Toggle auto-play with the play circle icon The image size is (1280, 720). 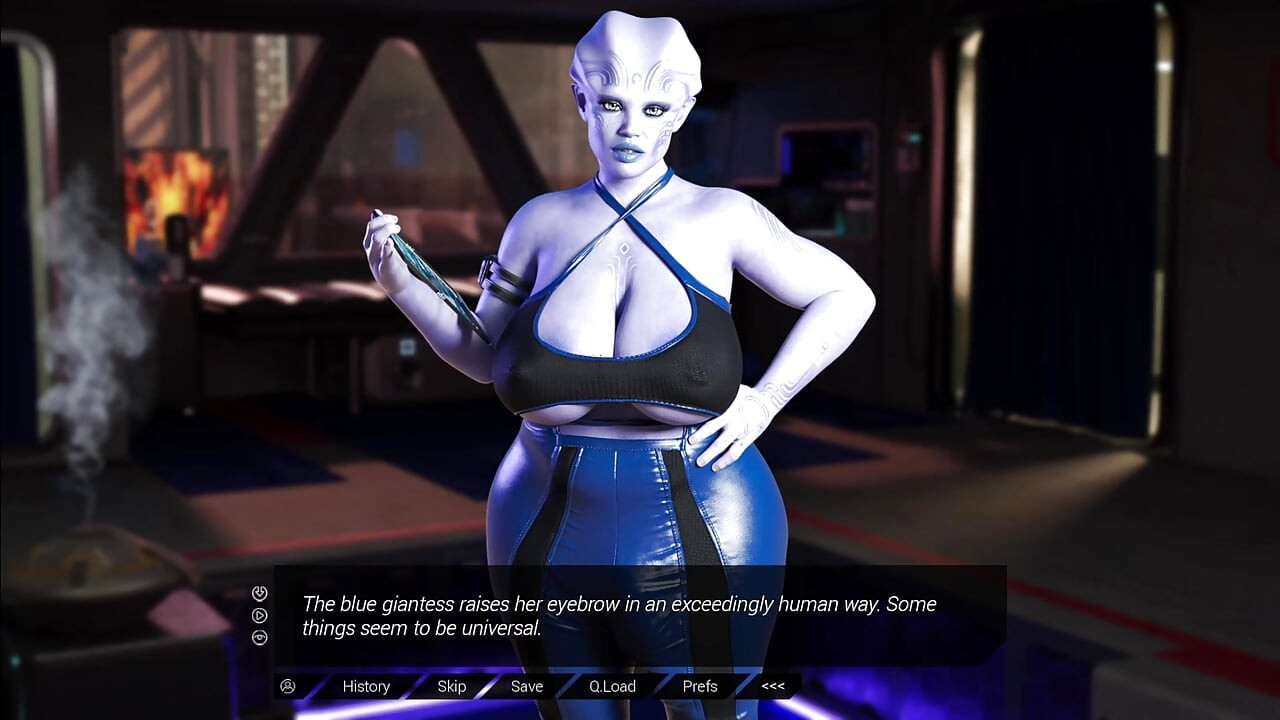pos(260,615)
